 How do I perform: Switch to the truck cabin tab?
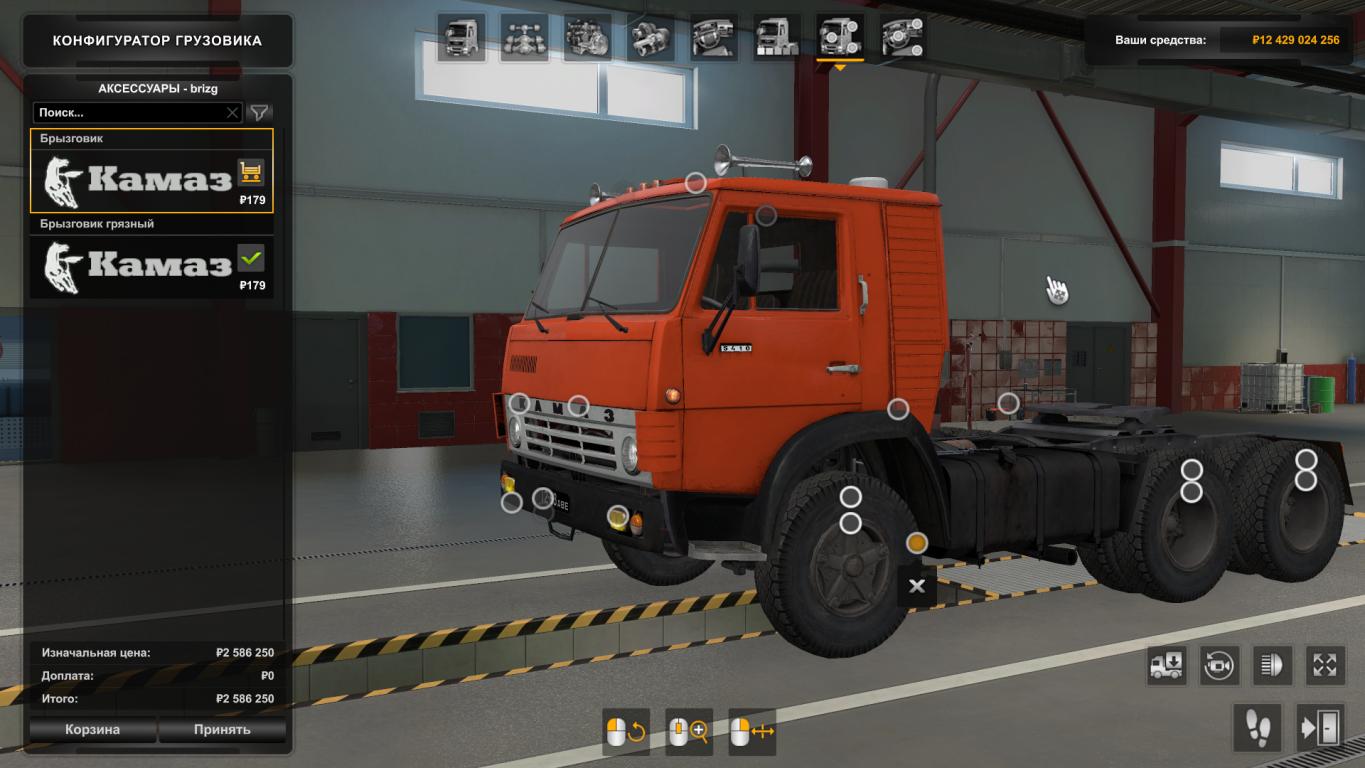[461, 38]
